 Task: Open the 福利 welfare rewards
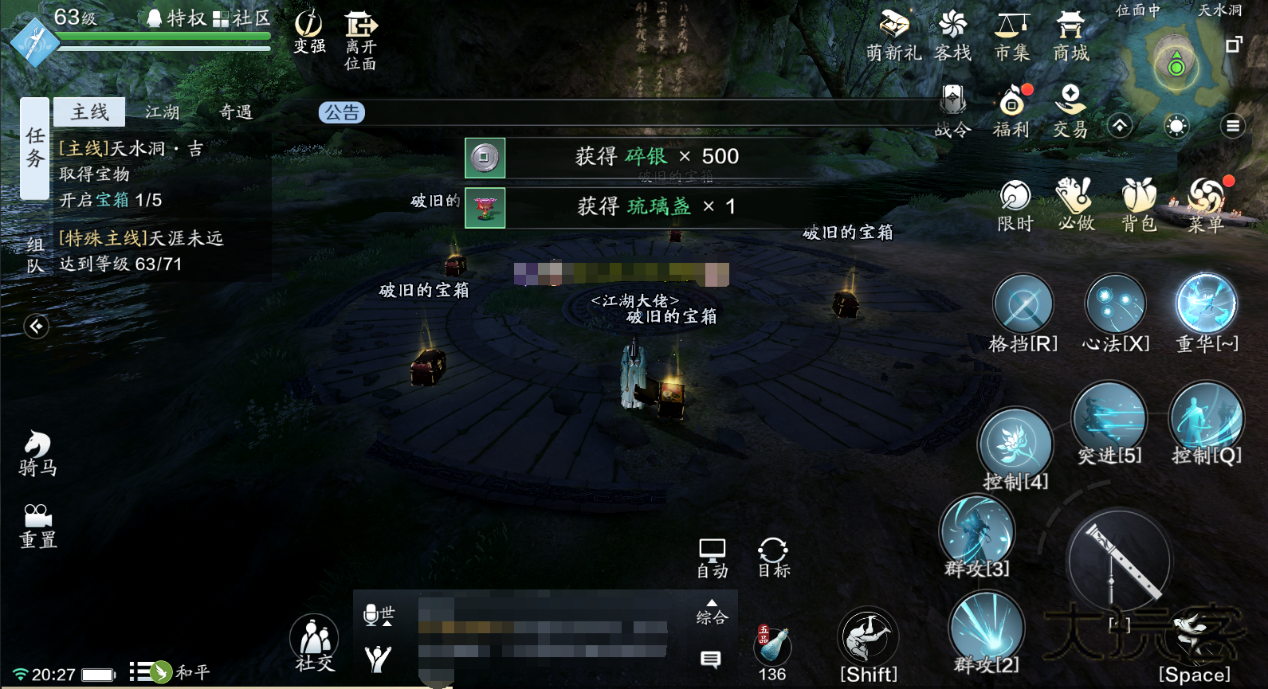pos(1011,109)
